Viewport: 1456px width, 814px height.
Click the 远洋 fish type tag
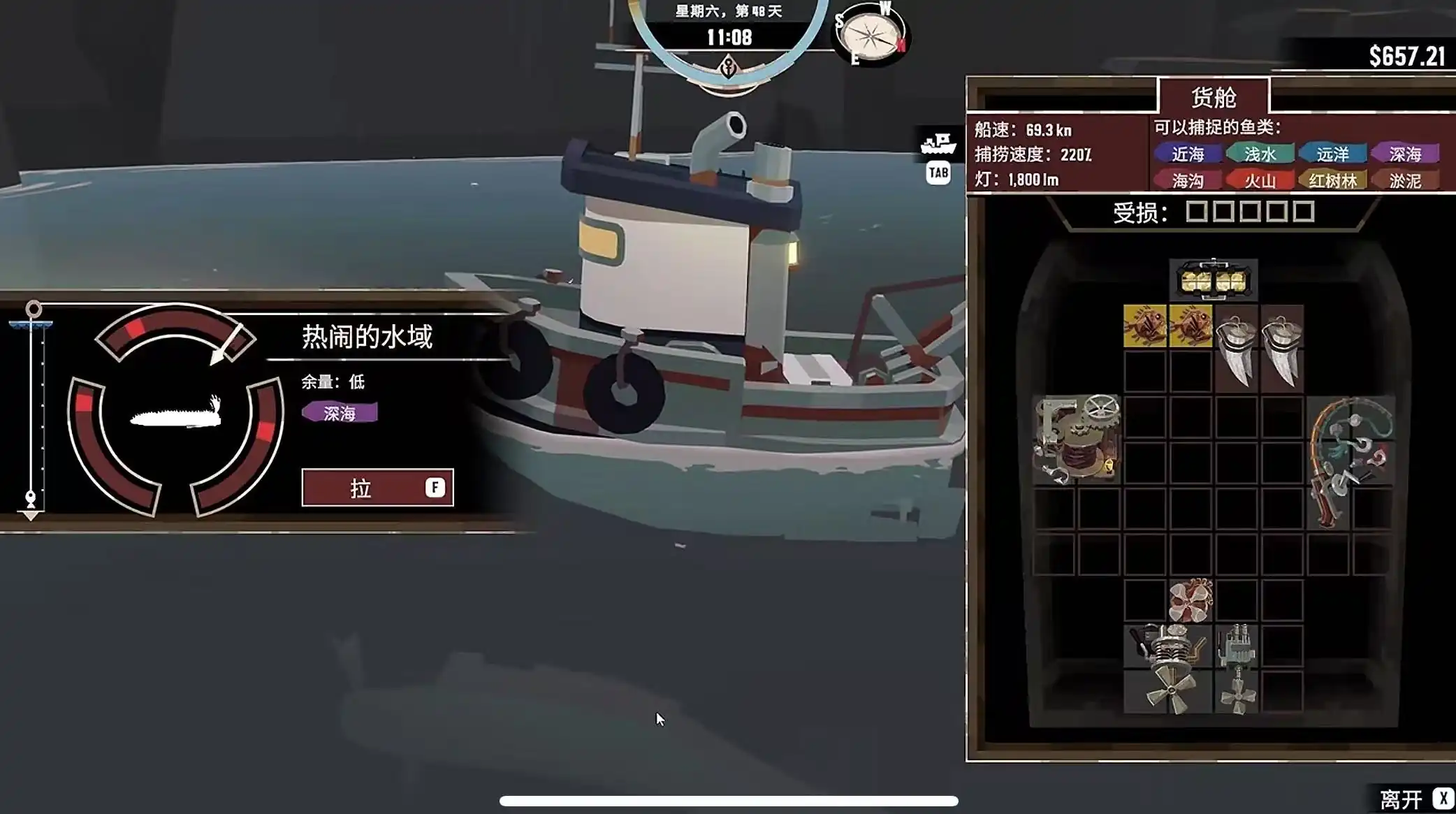(x=1332, y=154)
